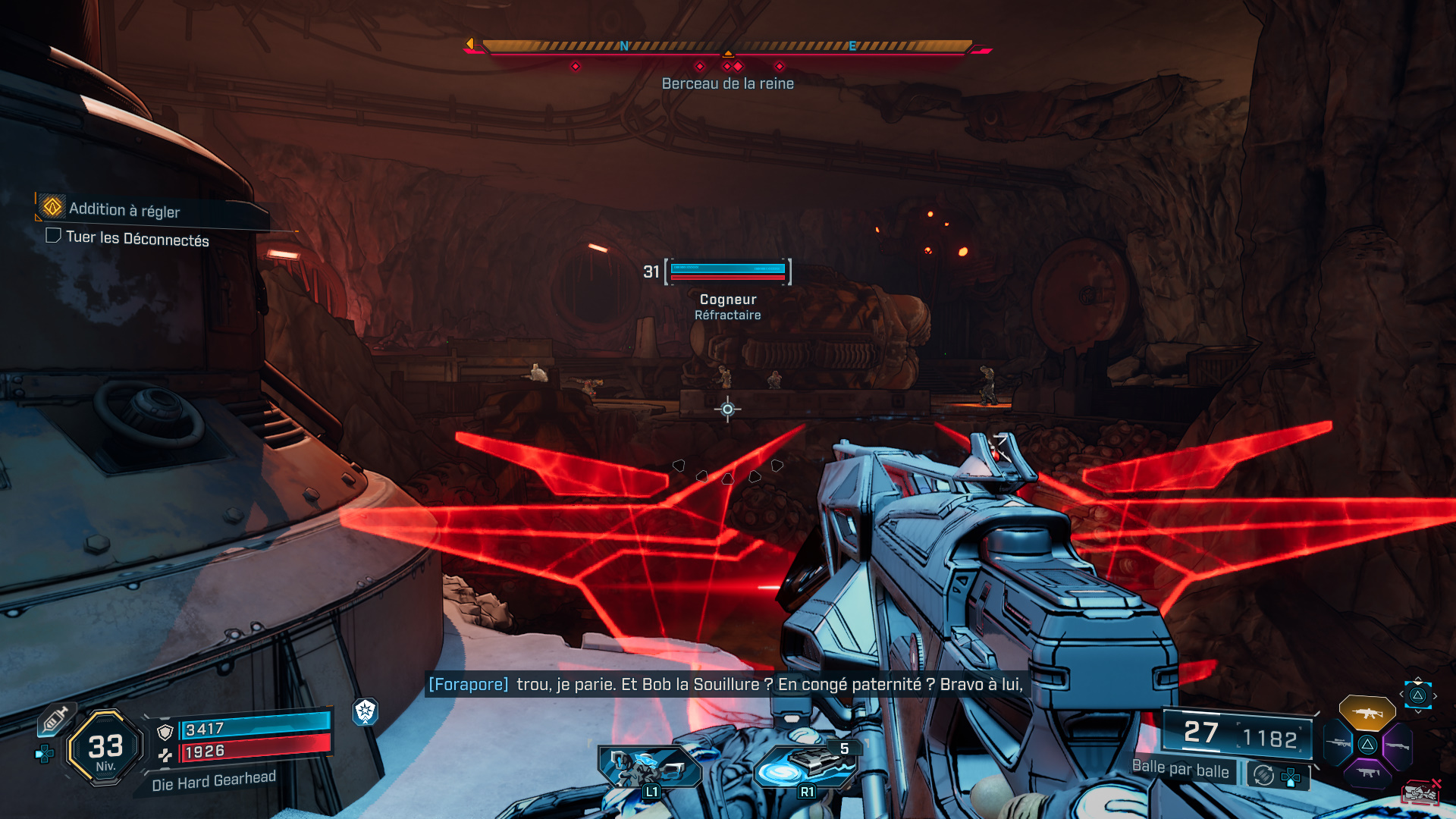The image size is (1456, 819).
Task: Toggle the Balle par balle fire mode
Action: coord(1180,769)
